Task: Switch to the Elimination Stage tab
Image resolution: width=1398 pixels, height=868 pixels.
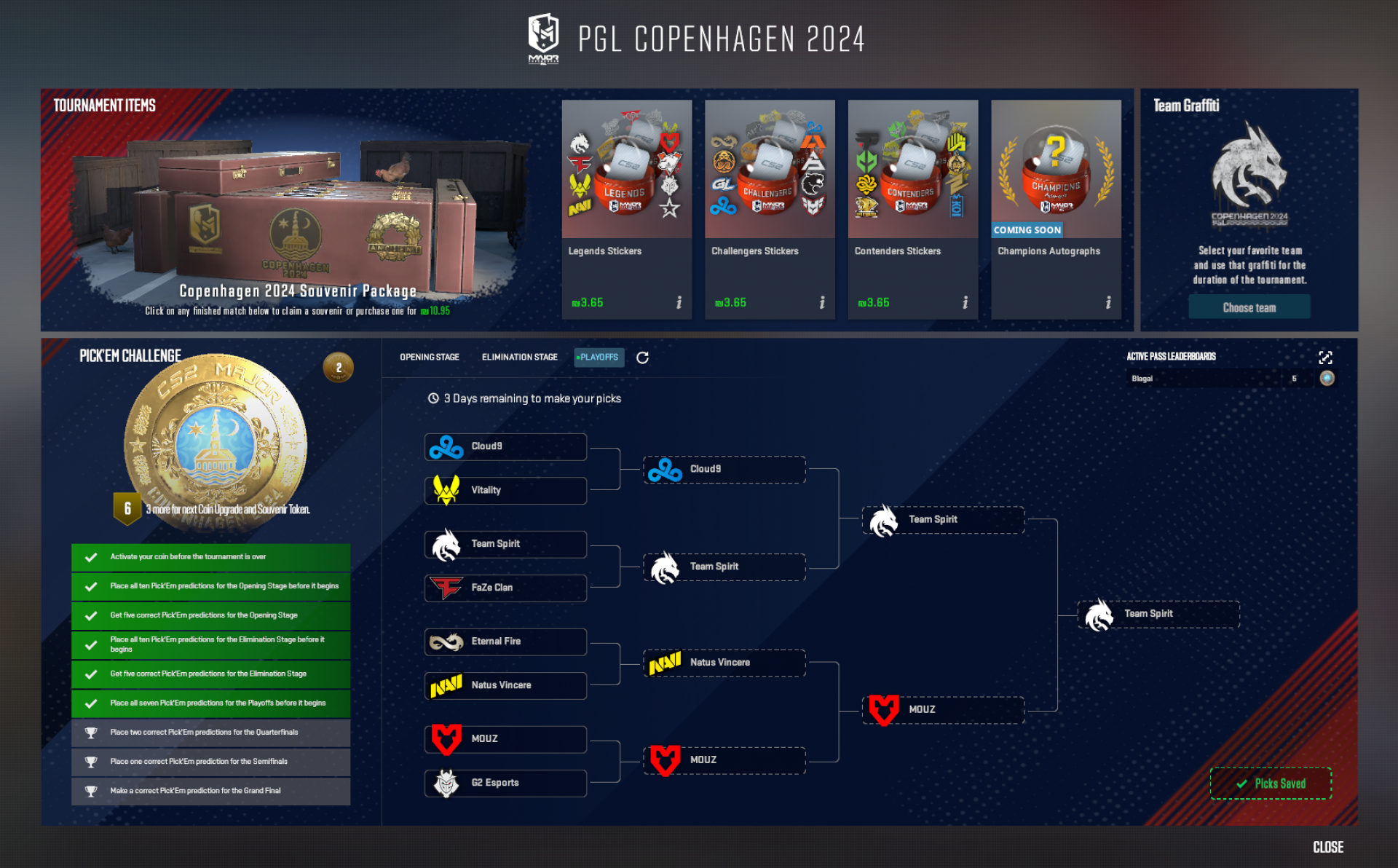Action: (519, 358)
